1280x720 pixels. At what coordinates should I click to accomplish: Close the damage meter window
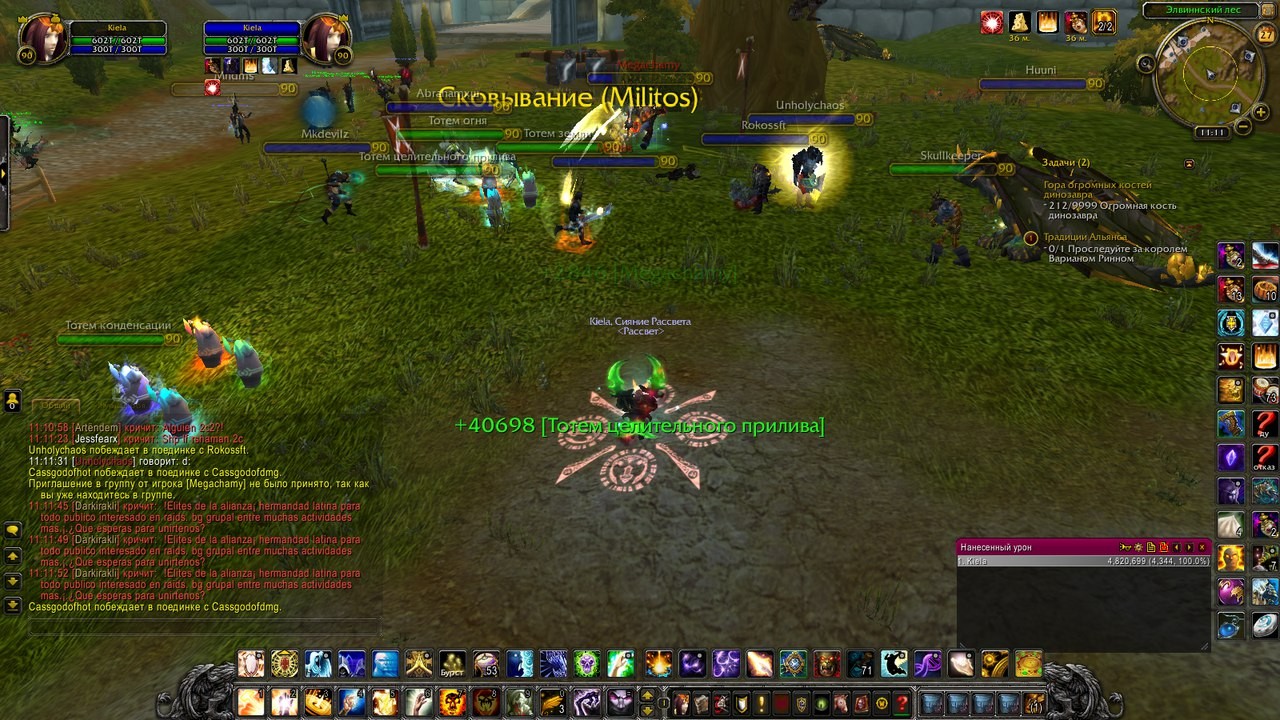coord(1203,547)
